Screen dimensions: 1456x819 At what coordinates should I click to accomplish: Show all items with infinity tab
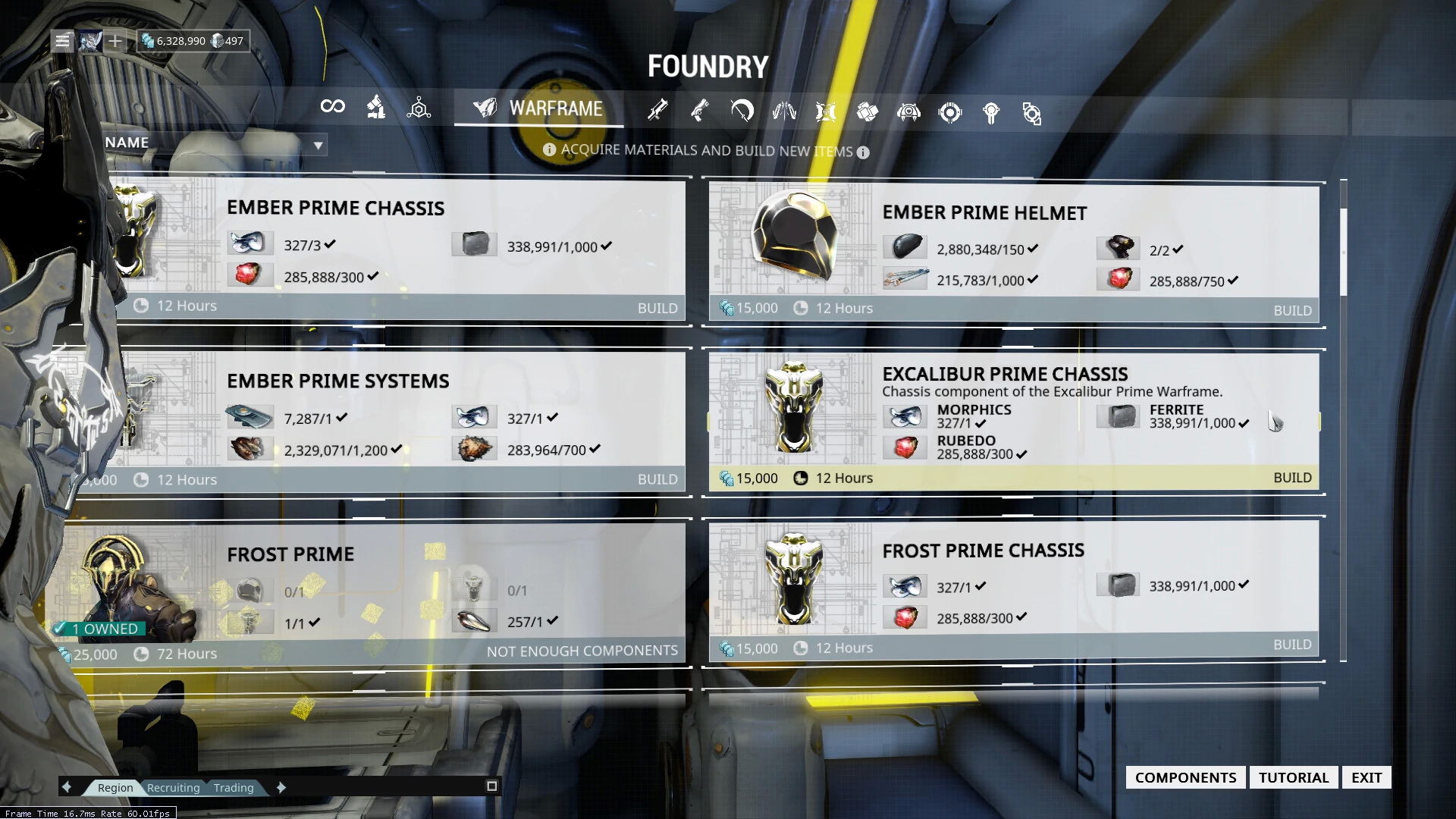[x=332, y=107]
